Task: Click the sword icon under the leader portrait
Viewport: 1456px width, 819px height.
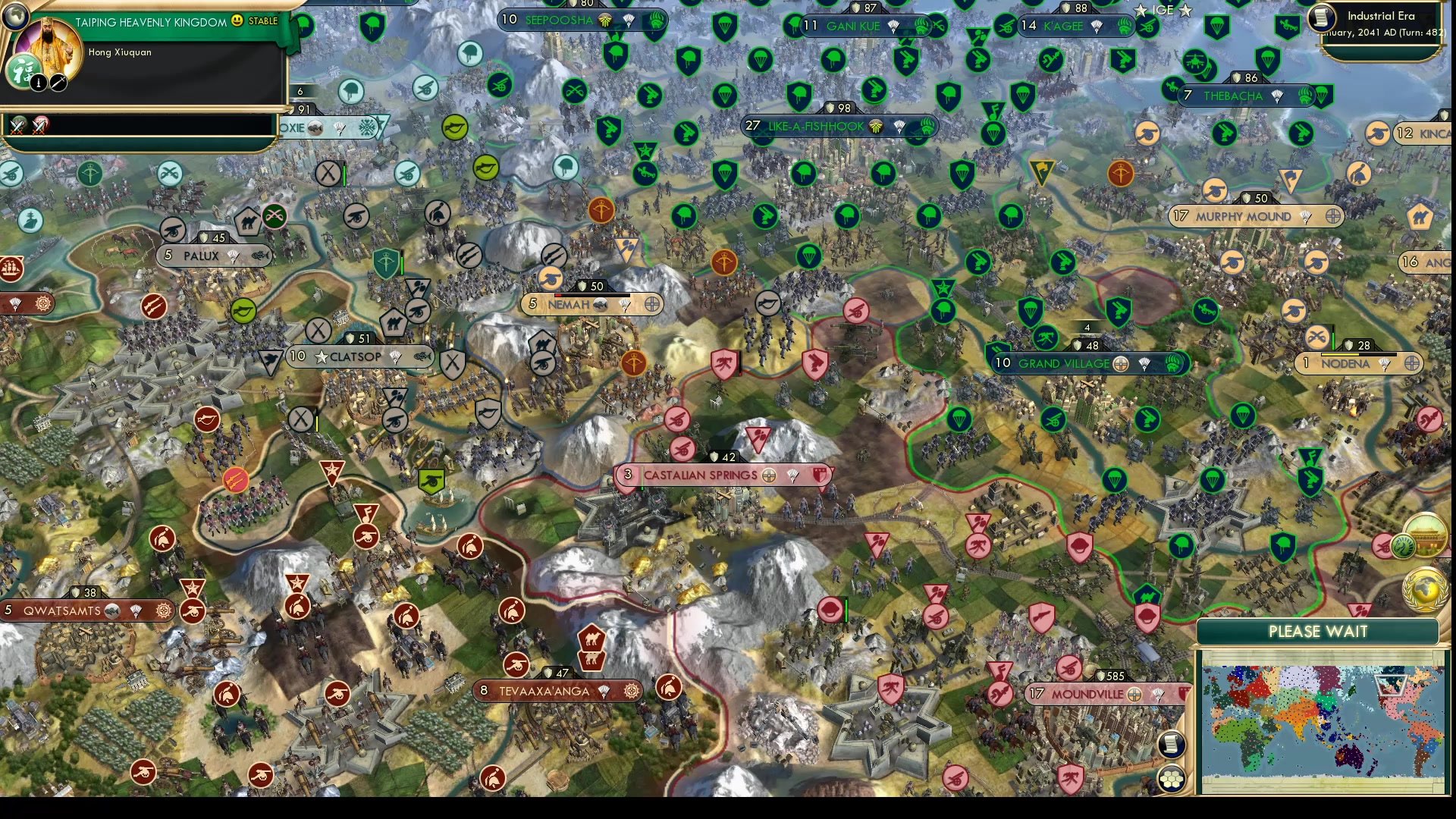Action: (58, 83)
